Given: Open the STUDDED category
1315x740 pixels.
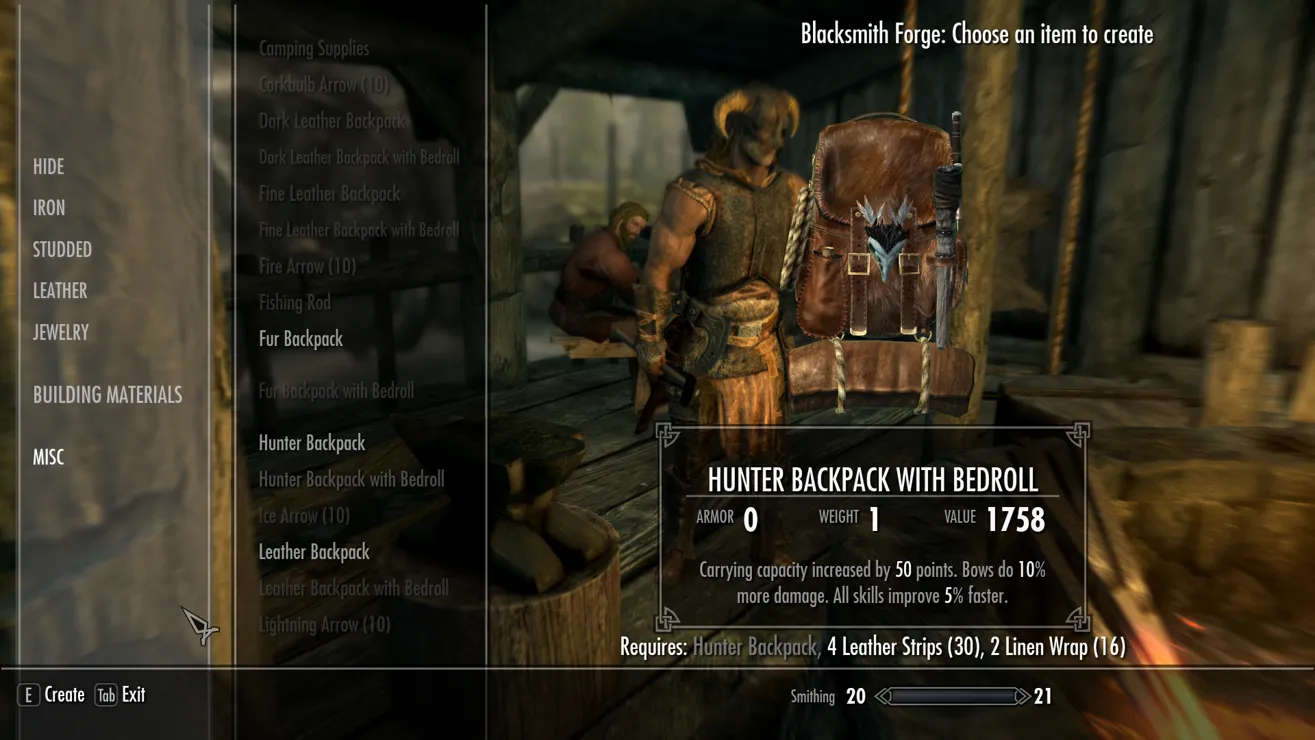Looking at the screenshot, I should point(62,250).
